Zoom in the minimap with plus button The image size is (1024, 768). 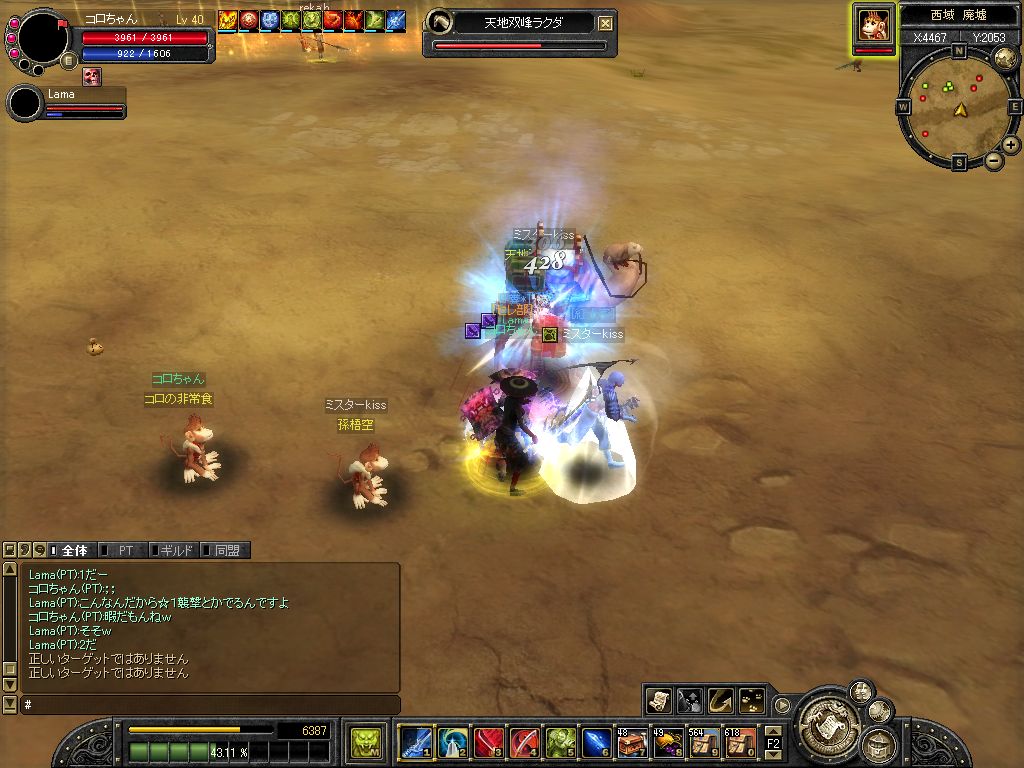coord(1011,145)
